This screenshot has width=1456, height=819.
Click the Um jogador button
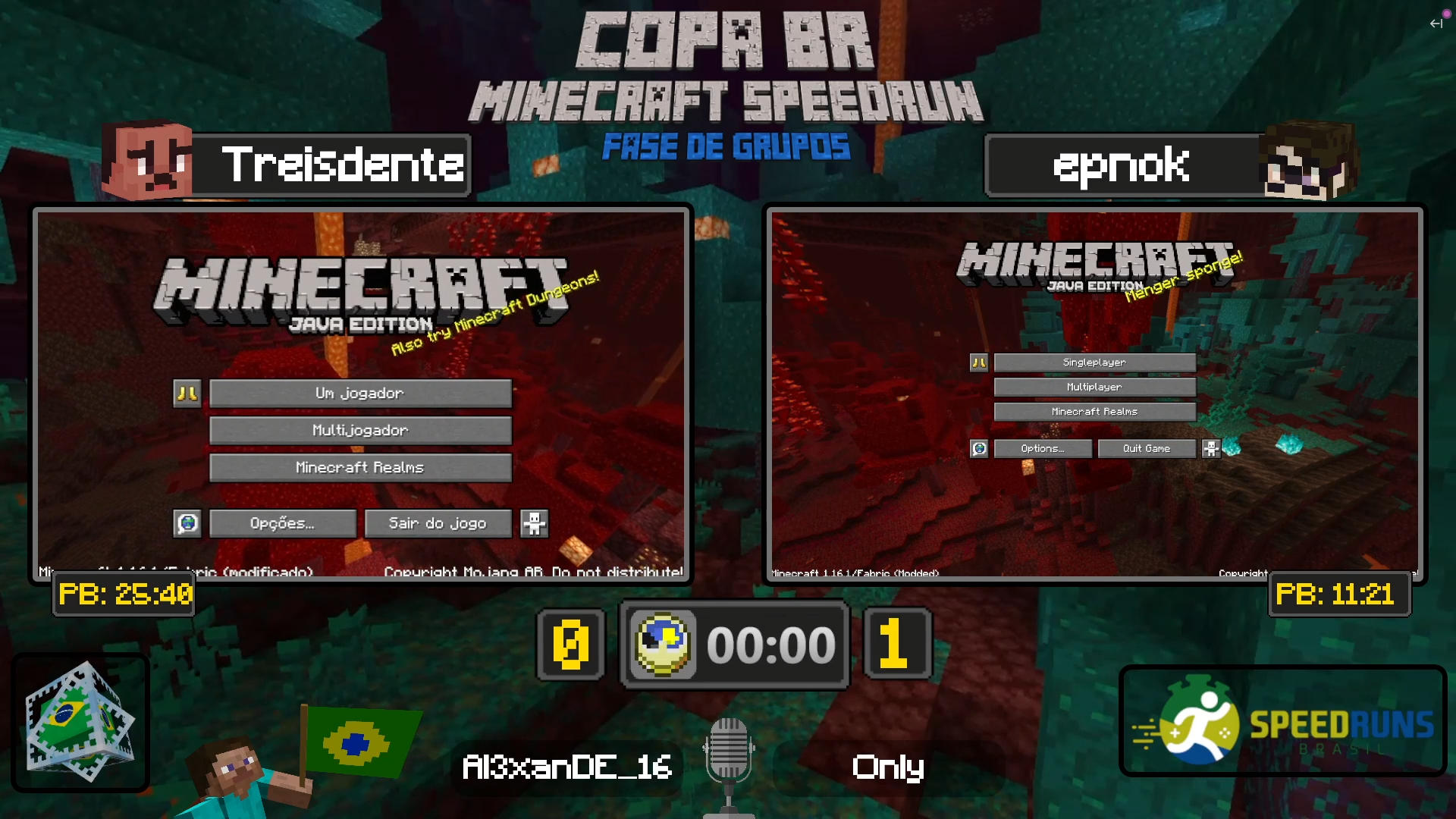(x=360, y=393)
